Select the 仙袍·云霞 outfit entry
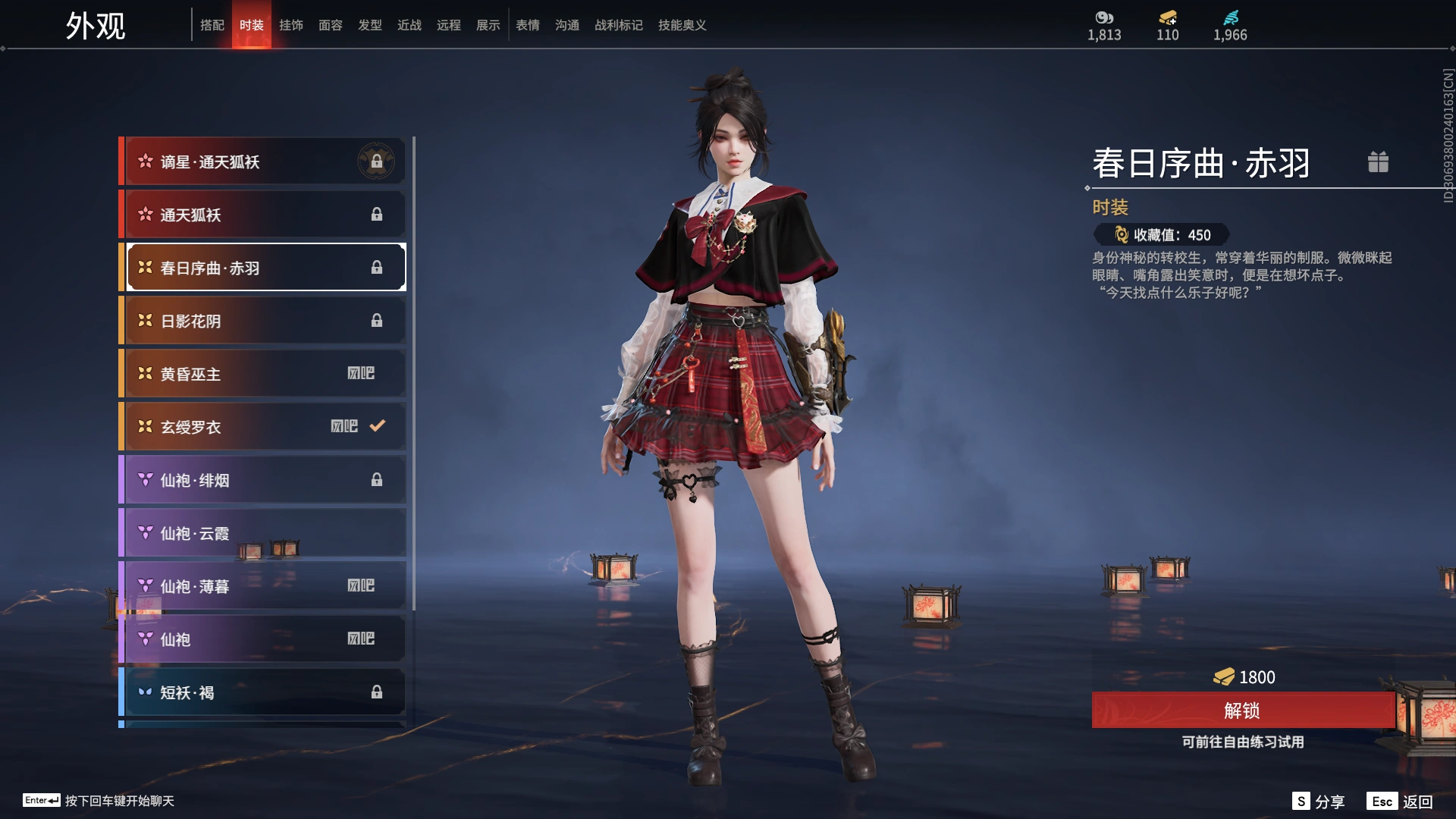Screen dimensions: 1456x819 [x=262, y=532]
